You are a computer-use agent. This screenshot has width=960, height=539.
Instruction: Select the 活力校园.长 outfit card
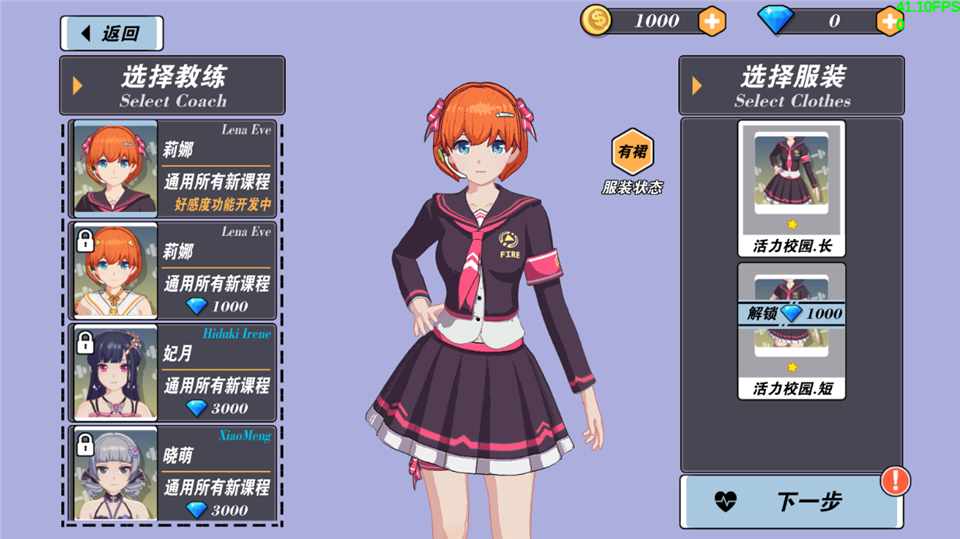[792, 188]
